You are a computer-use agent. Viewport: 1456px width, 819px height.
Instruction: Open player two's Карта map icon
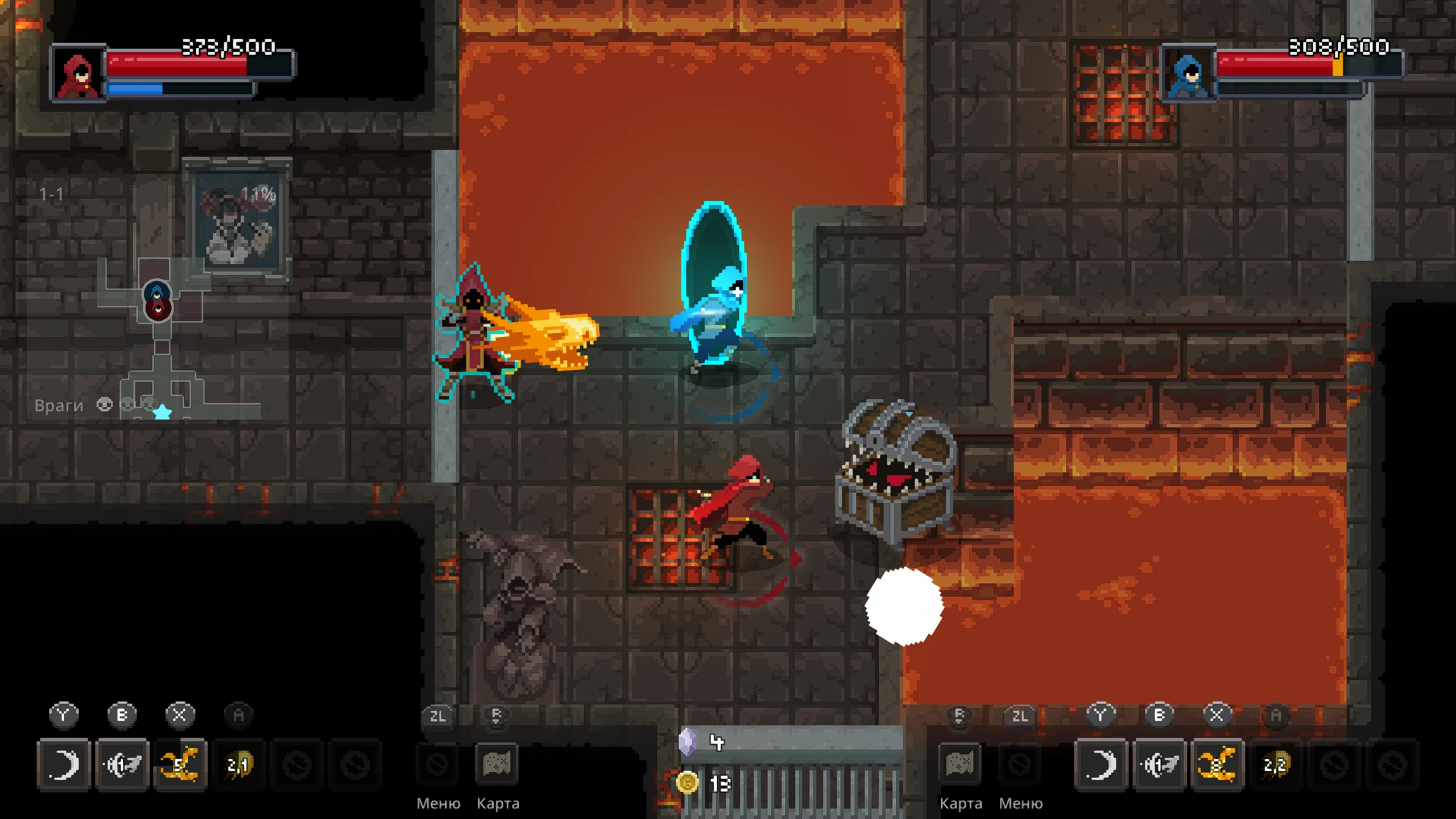[960, 764]
